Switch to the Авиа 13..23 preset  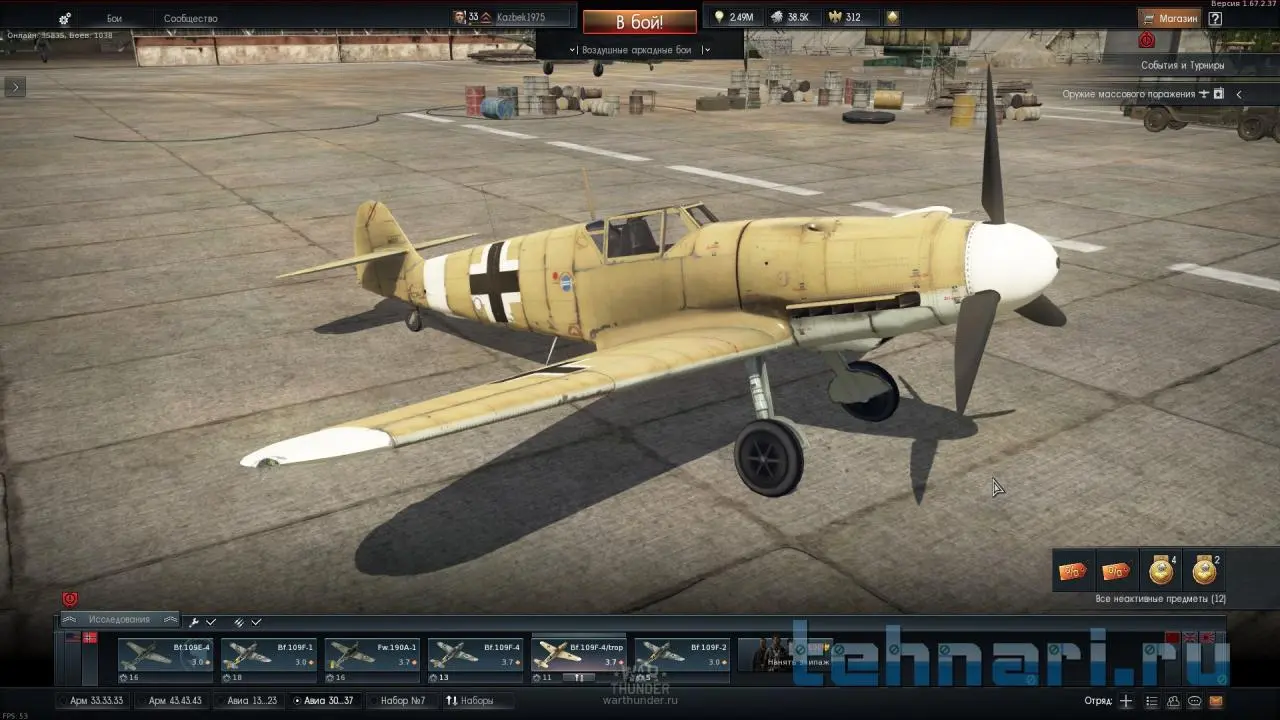pos(252,700)
